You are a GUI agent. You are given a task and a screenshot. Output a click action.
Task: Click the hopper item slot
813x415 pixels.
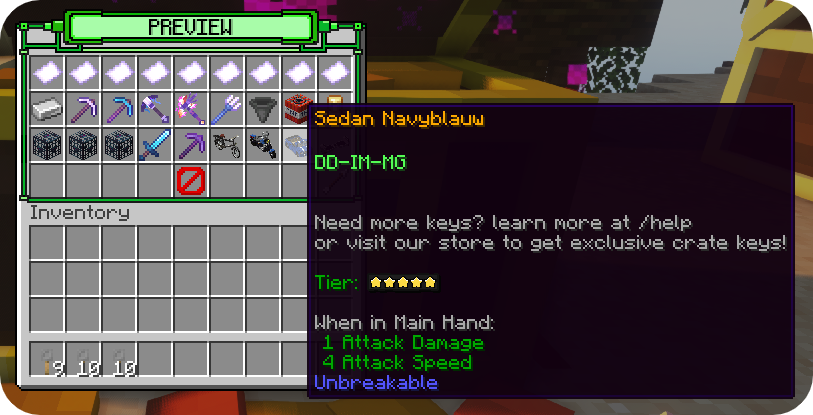[263, 108]
